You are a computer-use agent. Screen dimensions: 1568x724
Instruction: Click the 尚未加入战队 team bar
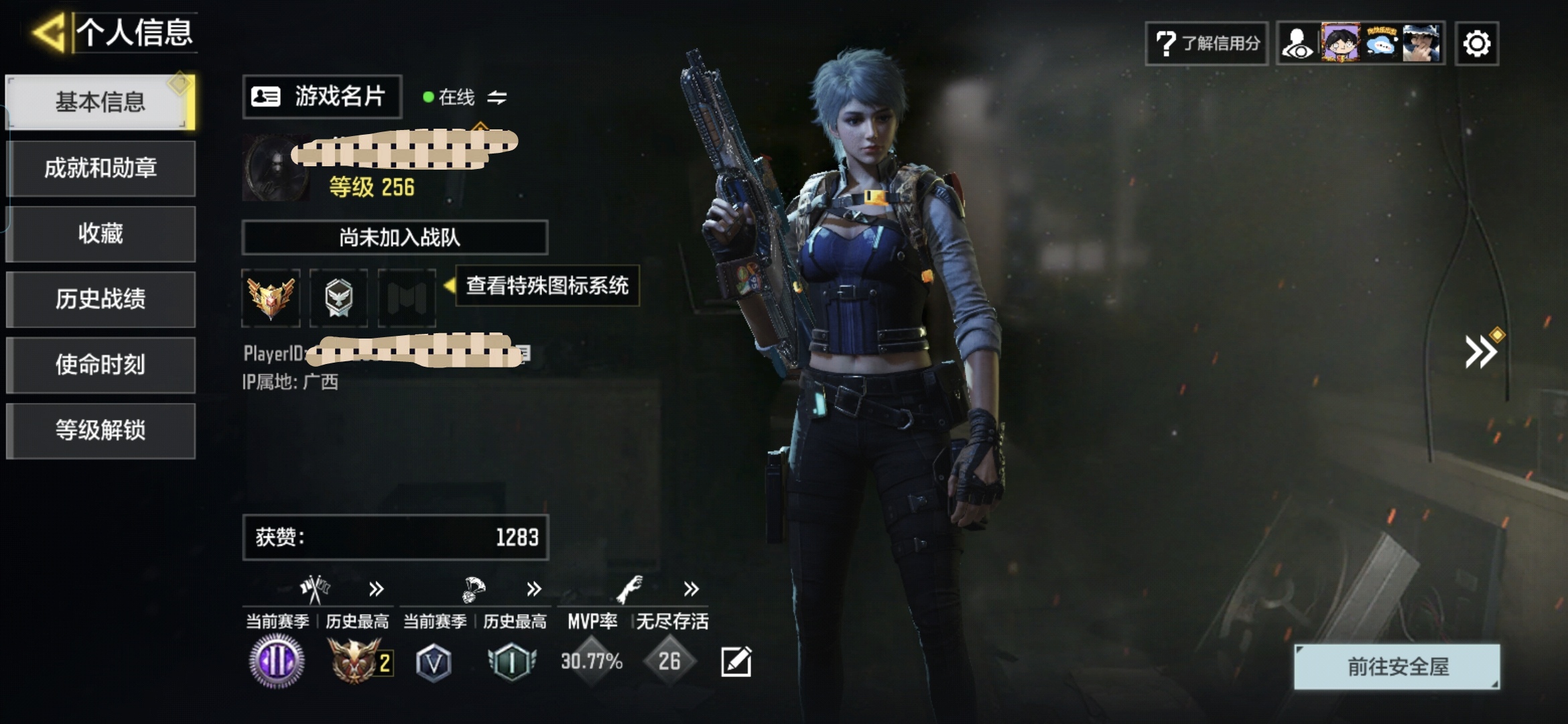(x=395, y=237)
